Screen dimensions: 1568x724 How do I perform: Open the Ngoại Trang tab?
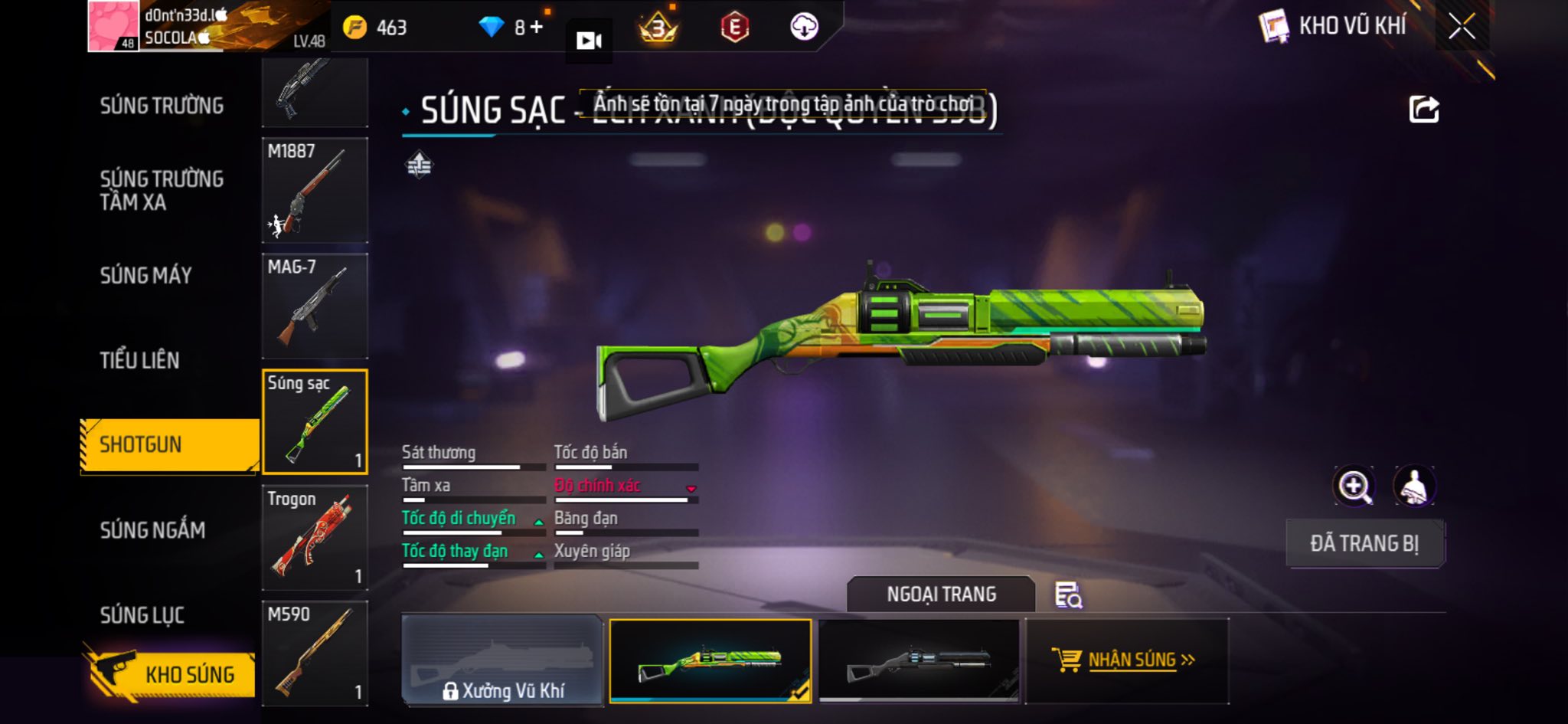tap(941, 594)
